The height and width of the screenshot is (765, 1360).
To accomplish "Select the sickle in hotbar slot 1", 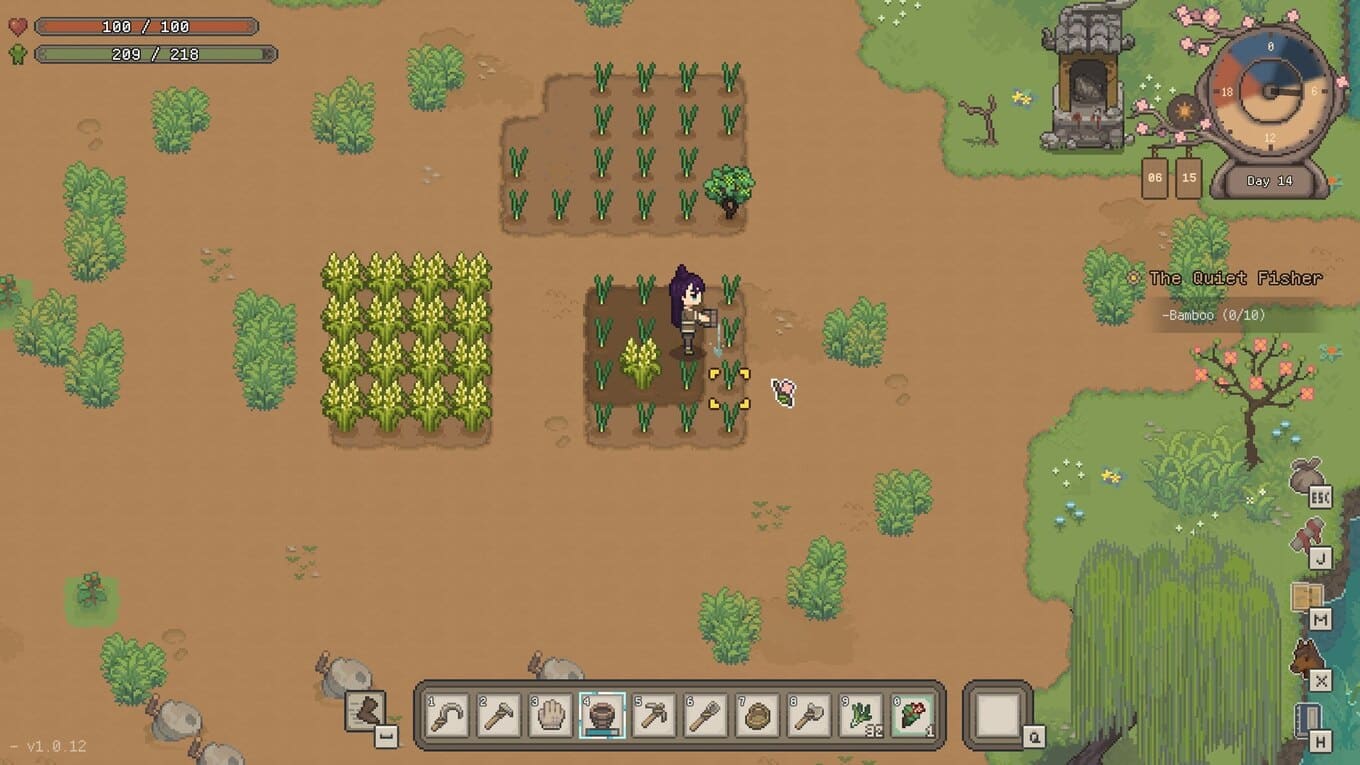I will (x=447, y=716).
